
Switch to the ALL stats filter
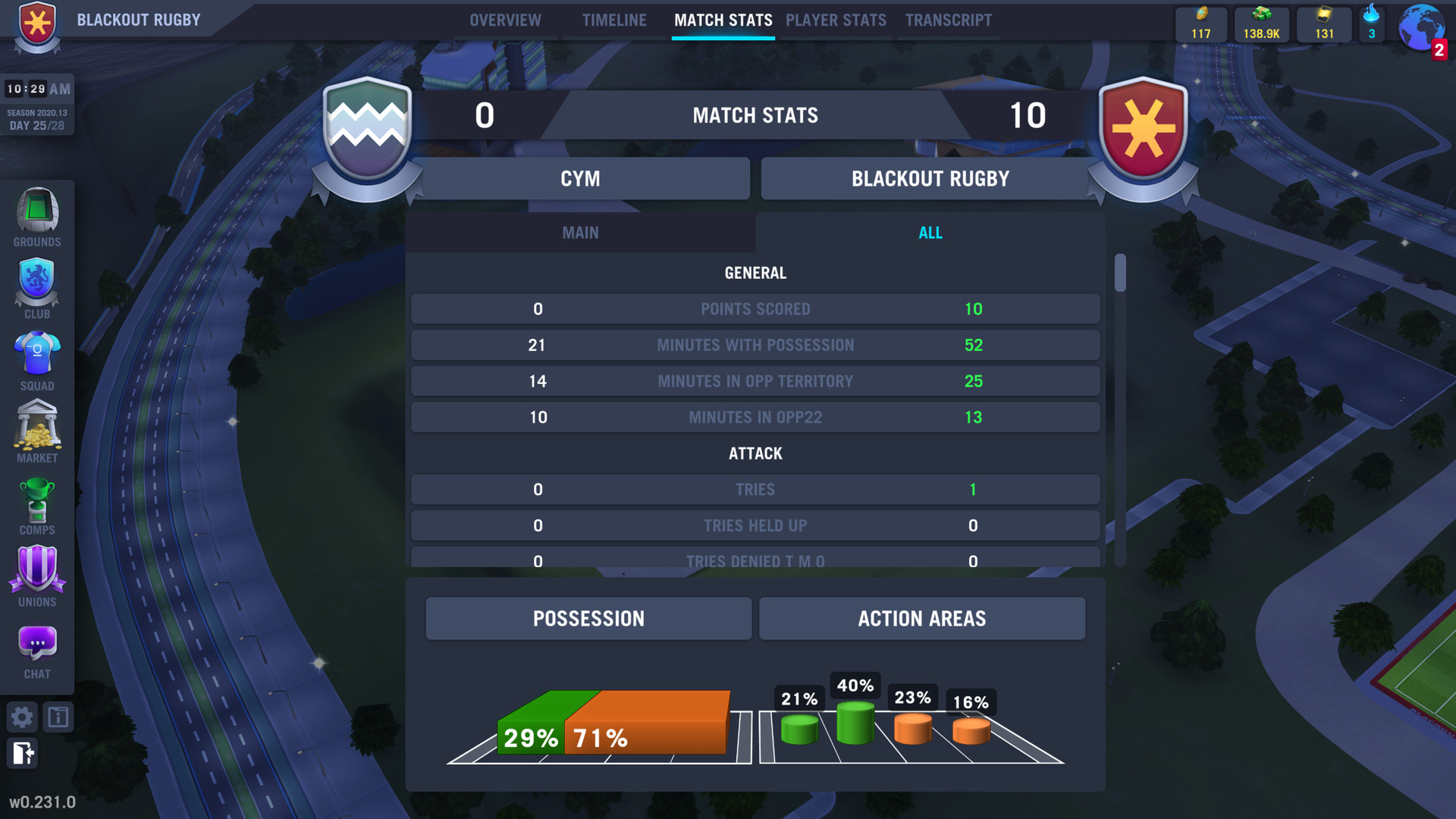click(930, 233)
